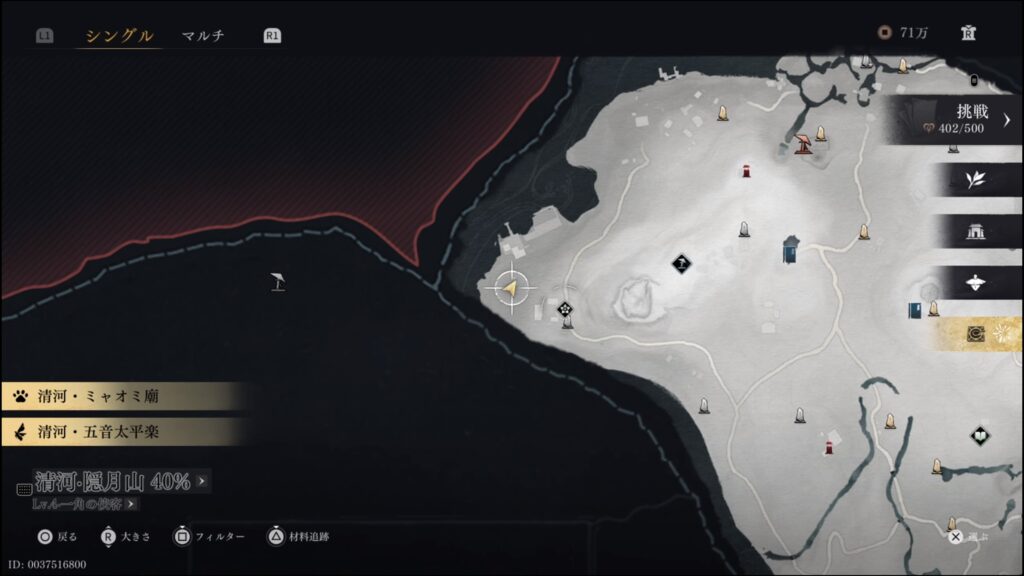Click the blue book marker on the map
Screen dimensions: 1024x576
pyautogui.click(x=914, y=310)
